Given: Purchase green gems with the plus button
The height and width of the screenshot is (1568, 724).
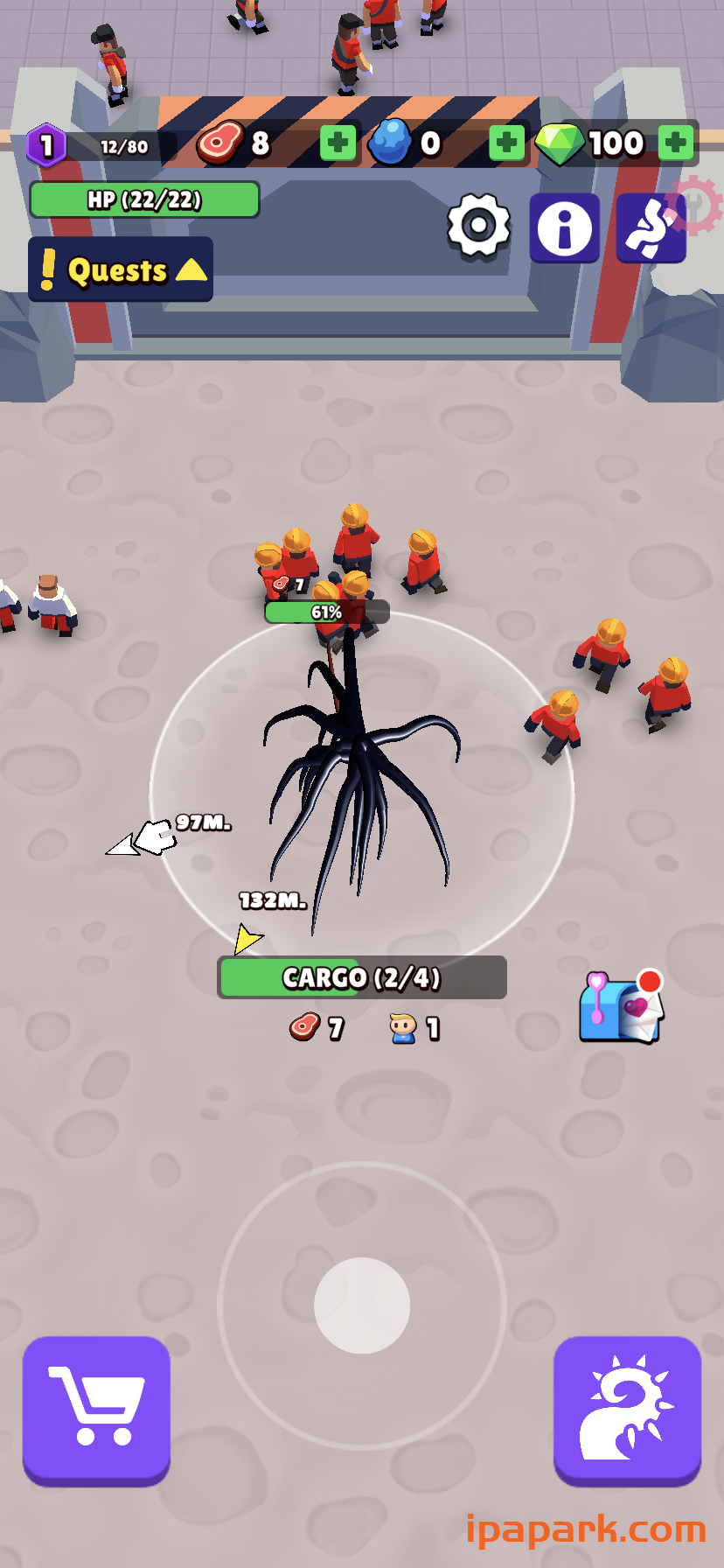Looking at the screenshot, I should 676,143.
